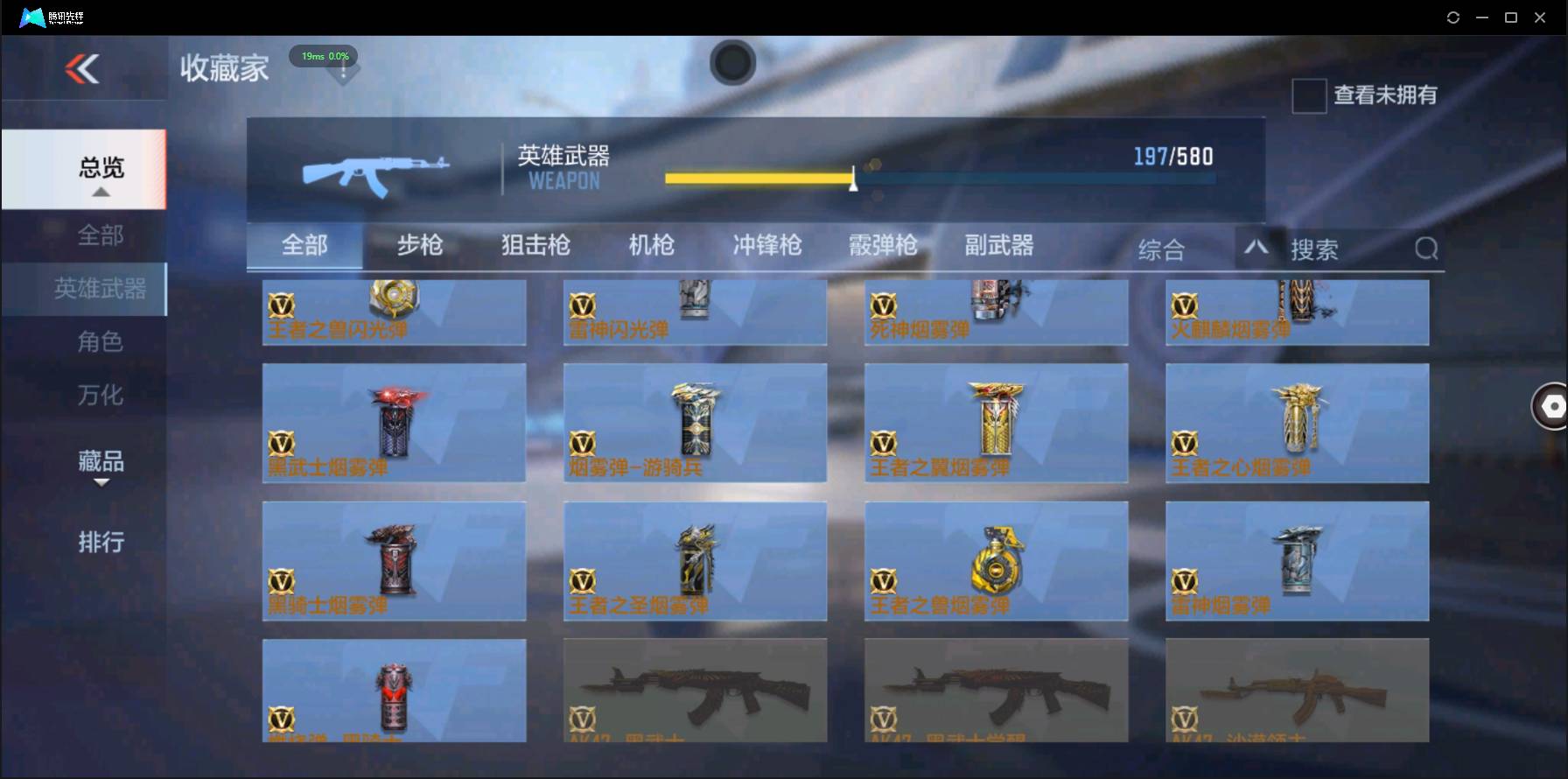Screen dimensions: 1568x779
Task: Open the settings gear on the right edge
Action: coord(1551,406)
